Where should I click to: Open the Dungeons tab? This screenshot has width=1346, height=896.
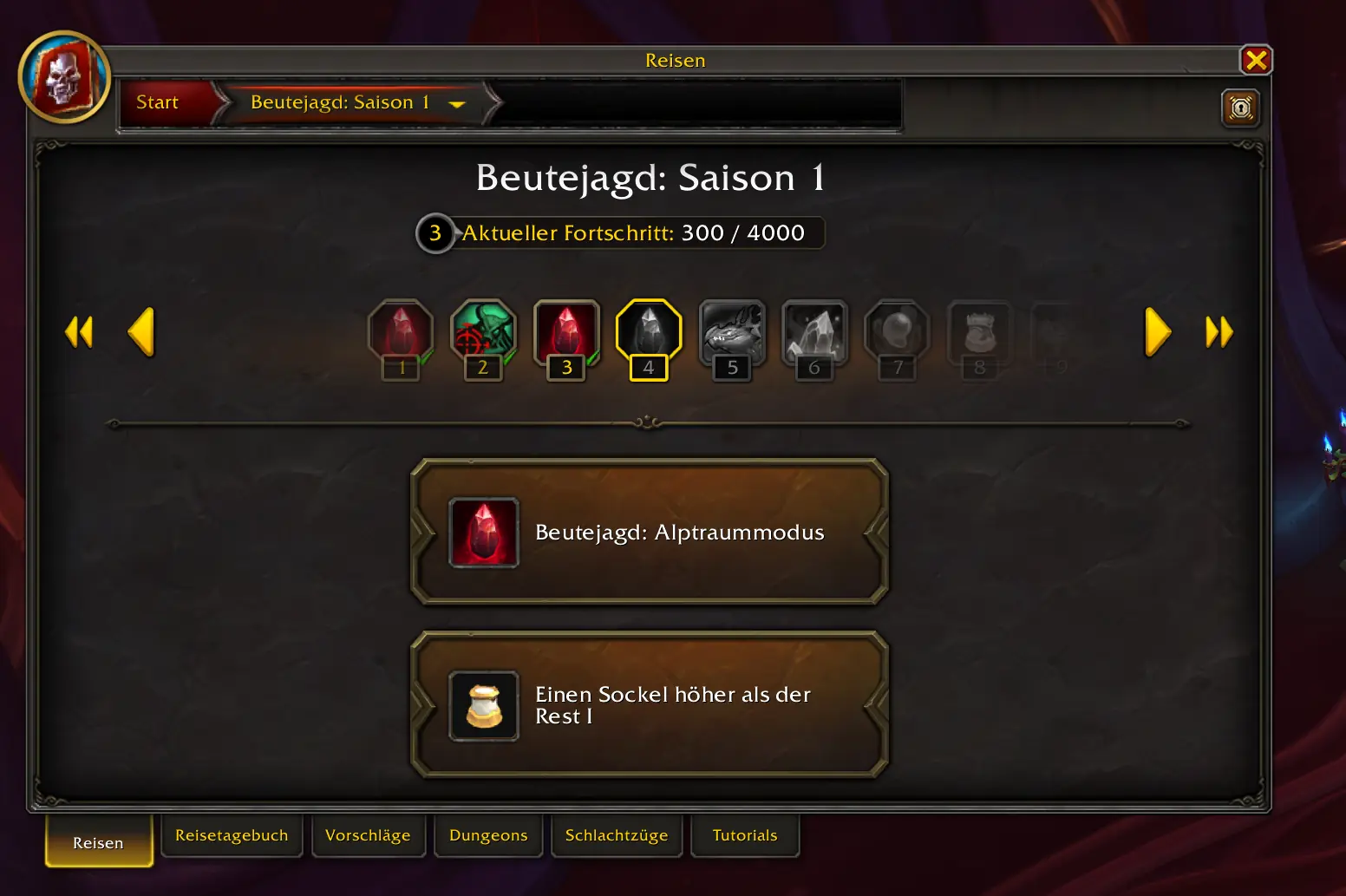click(x=488, y=835)
